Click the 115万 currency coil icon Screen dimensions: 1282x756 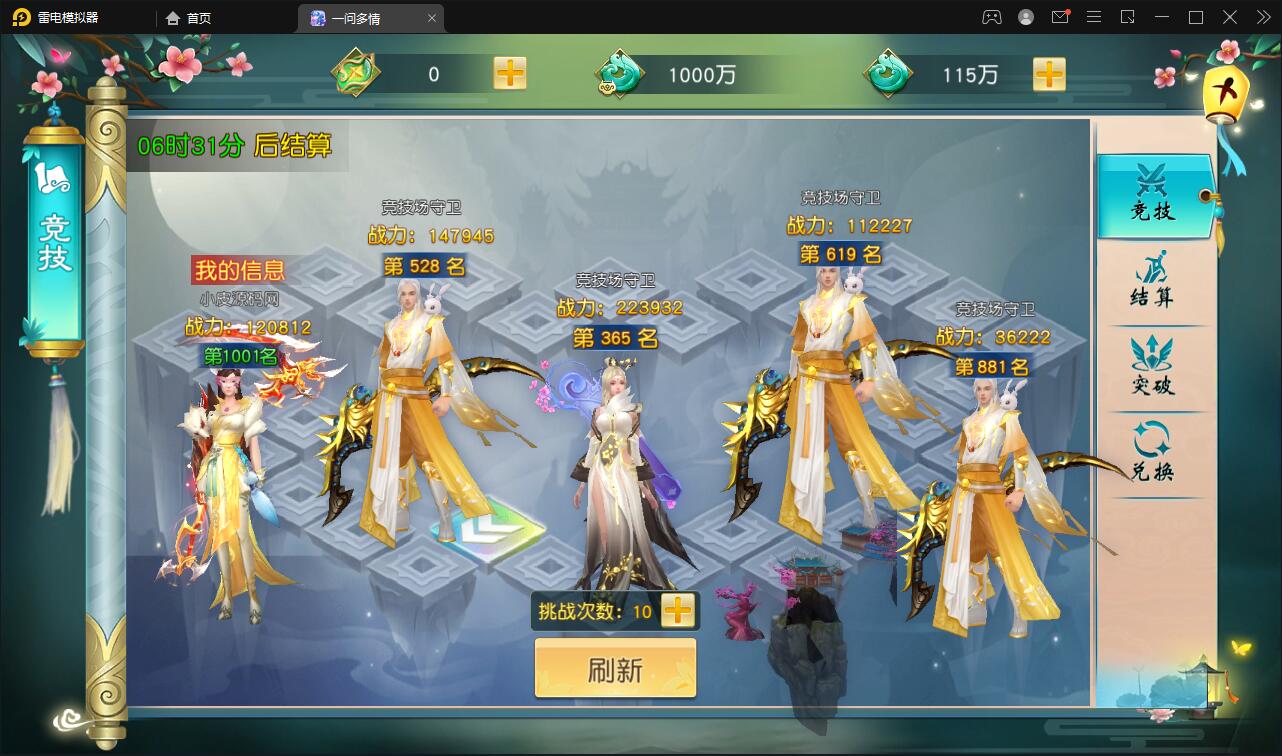[x=888, y=73]
